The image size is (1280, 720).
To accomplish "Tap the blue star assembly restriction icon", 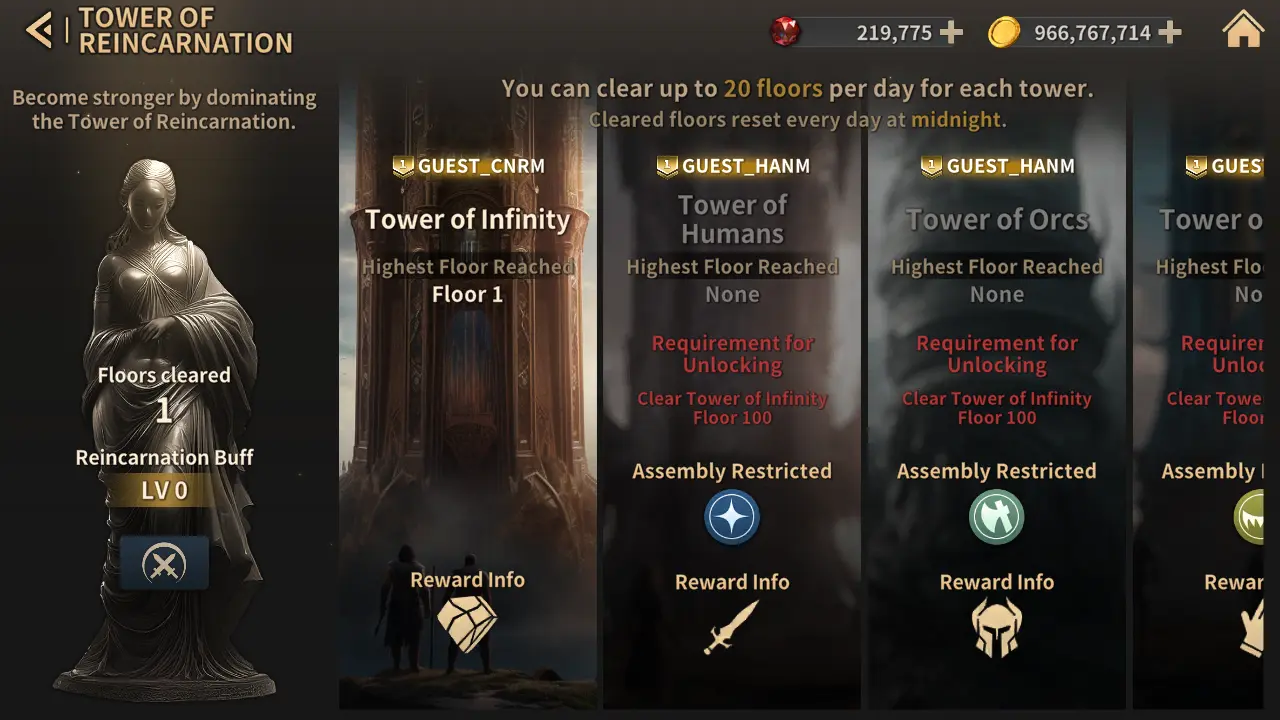I will [732, 518].
